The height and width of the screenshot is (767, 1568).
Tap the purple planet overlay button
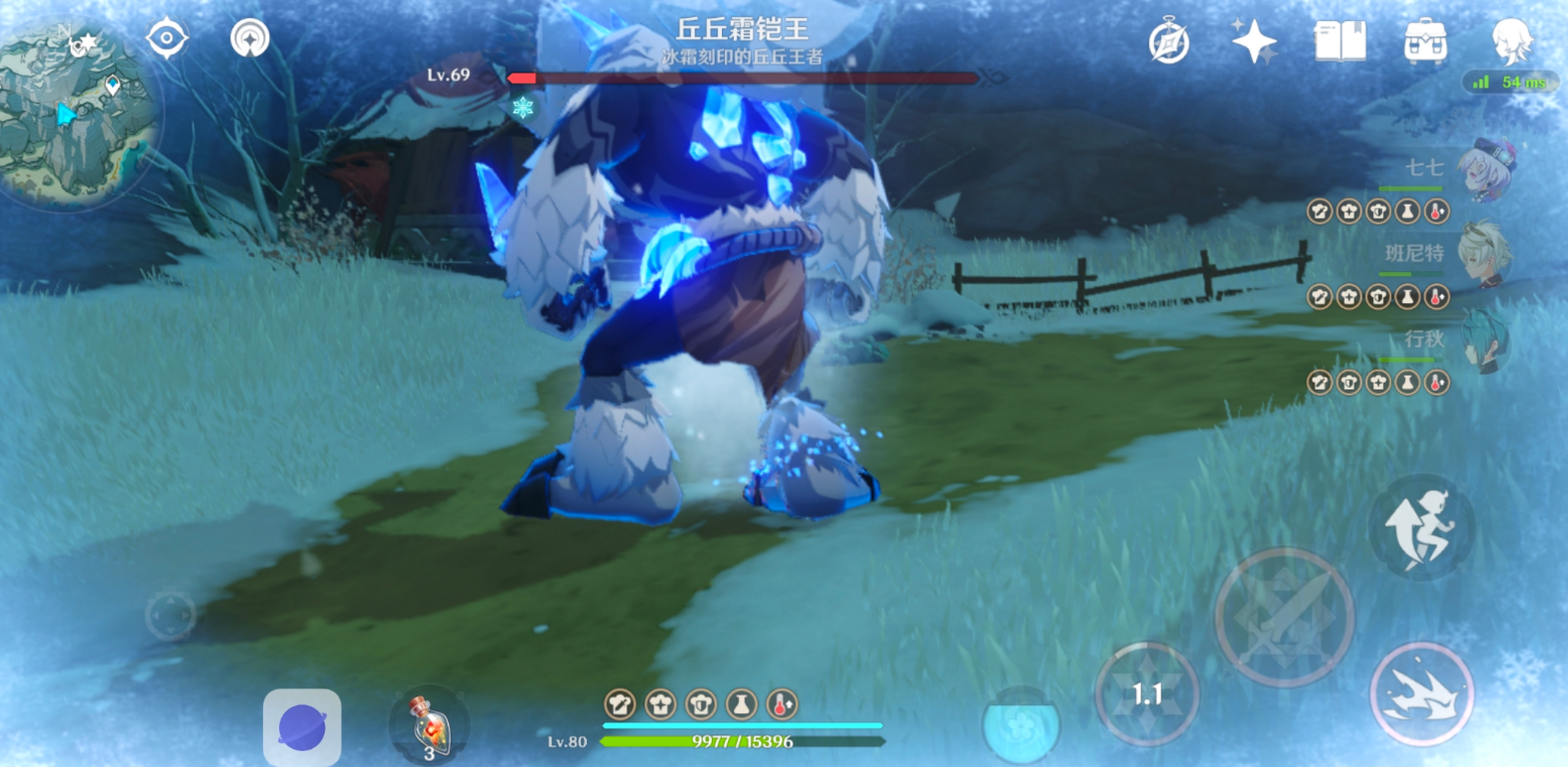302,728
